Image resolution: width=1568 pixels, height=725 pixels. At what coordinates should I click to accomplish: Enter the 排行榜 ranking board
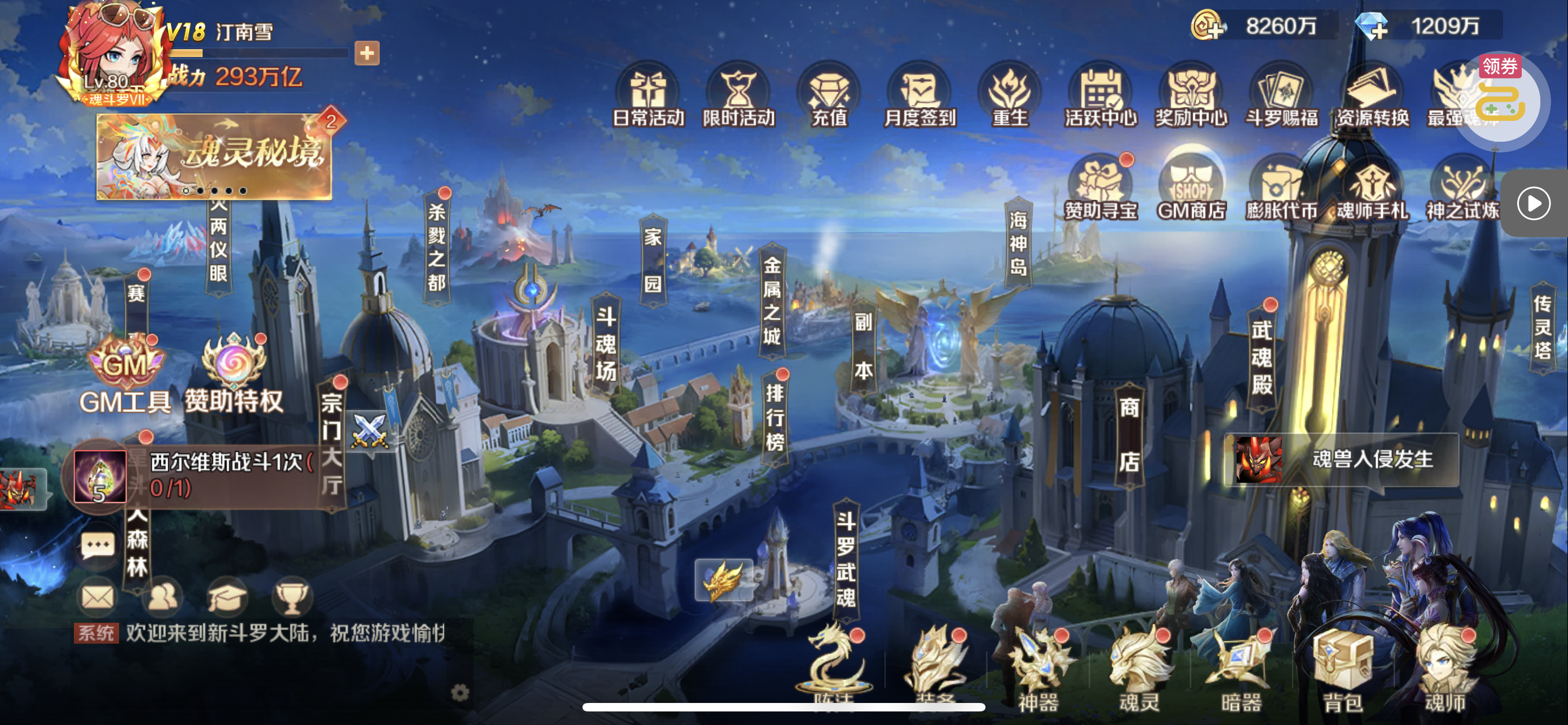click(x=774, y=418)
